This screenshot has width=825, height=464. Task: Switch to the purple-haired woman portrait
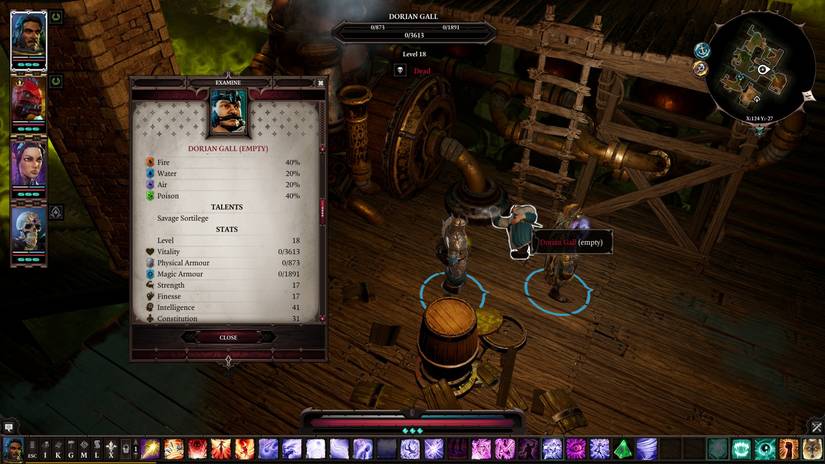click(x=28, y=163)
